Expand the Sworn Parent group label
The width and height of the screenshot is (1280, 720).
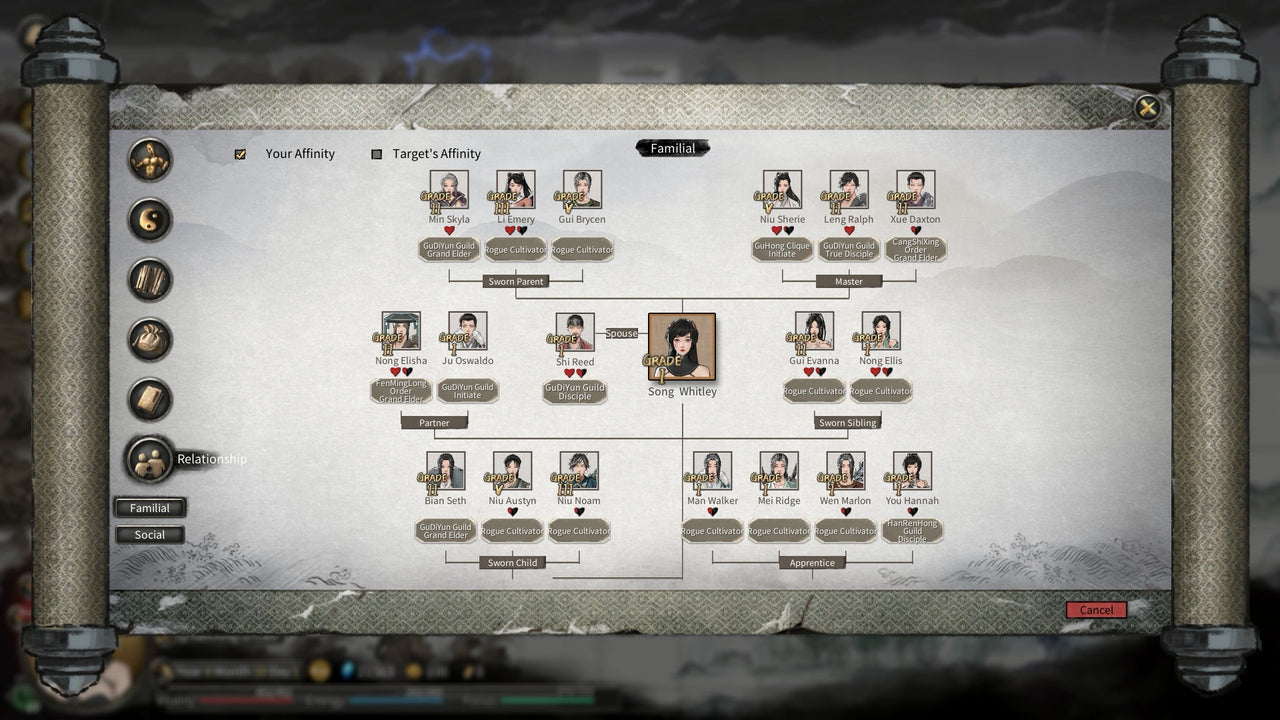tap(515, 281)
